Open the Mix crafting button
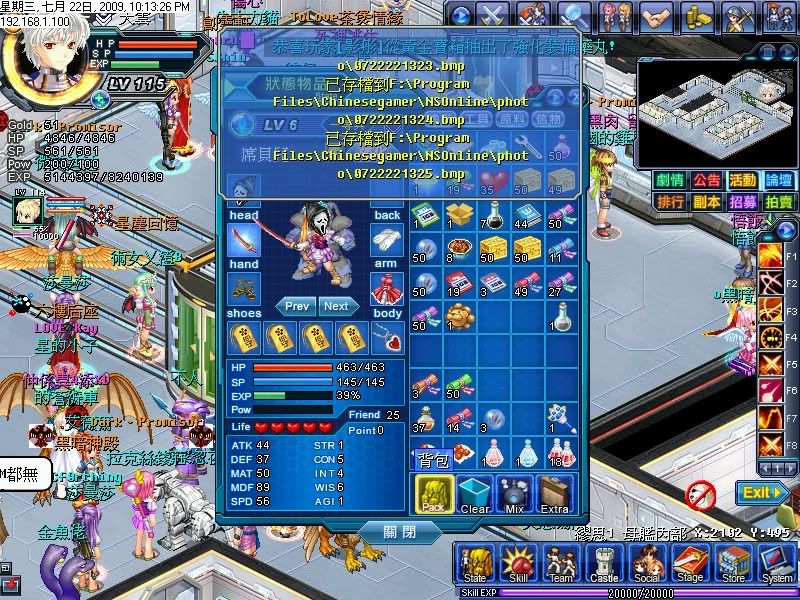Screen dimensions: 800x600 pyautogui.click(x=515, y=494)
